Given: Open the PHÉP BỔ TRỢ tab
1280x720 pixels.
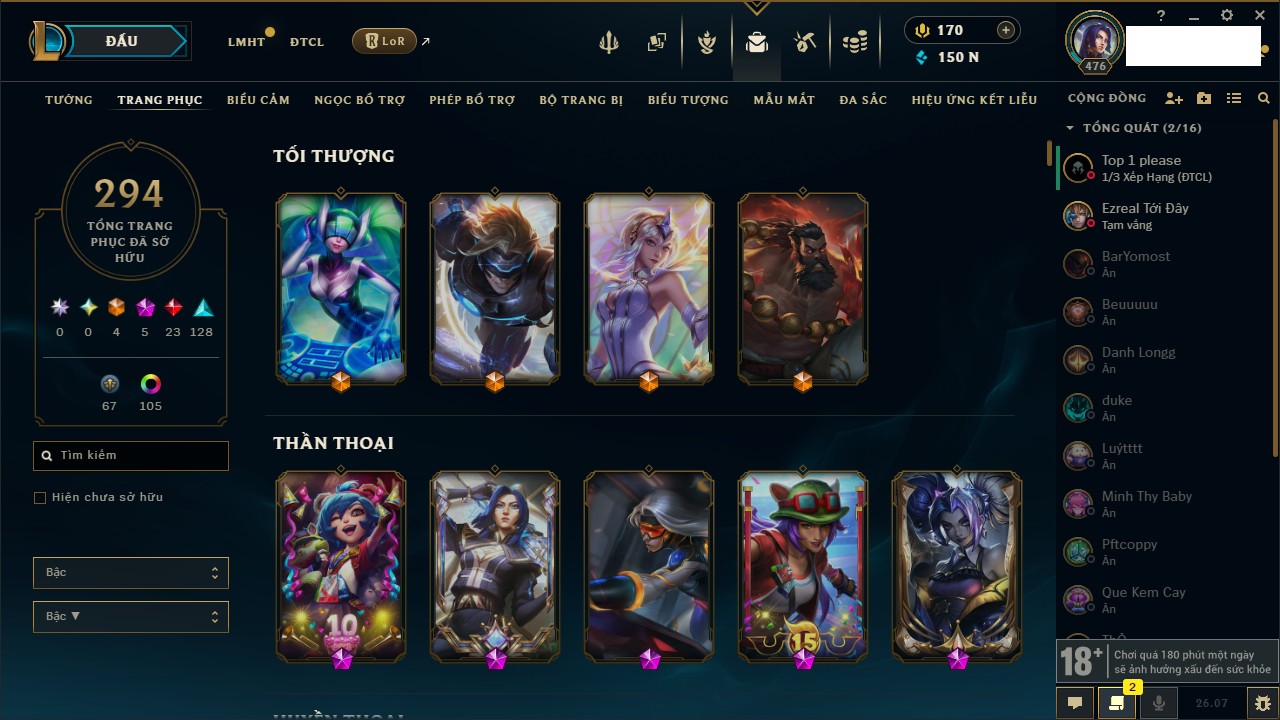Looking at the screenshot, I should (x=472, y=100).
